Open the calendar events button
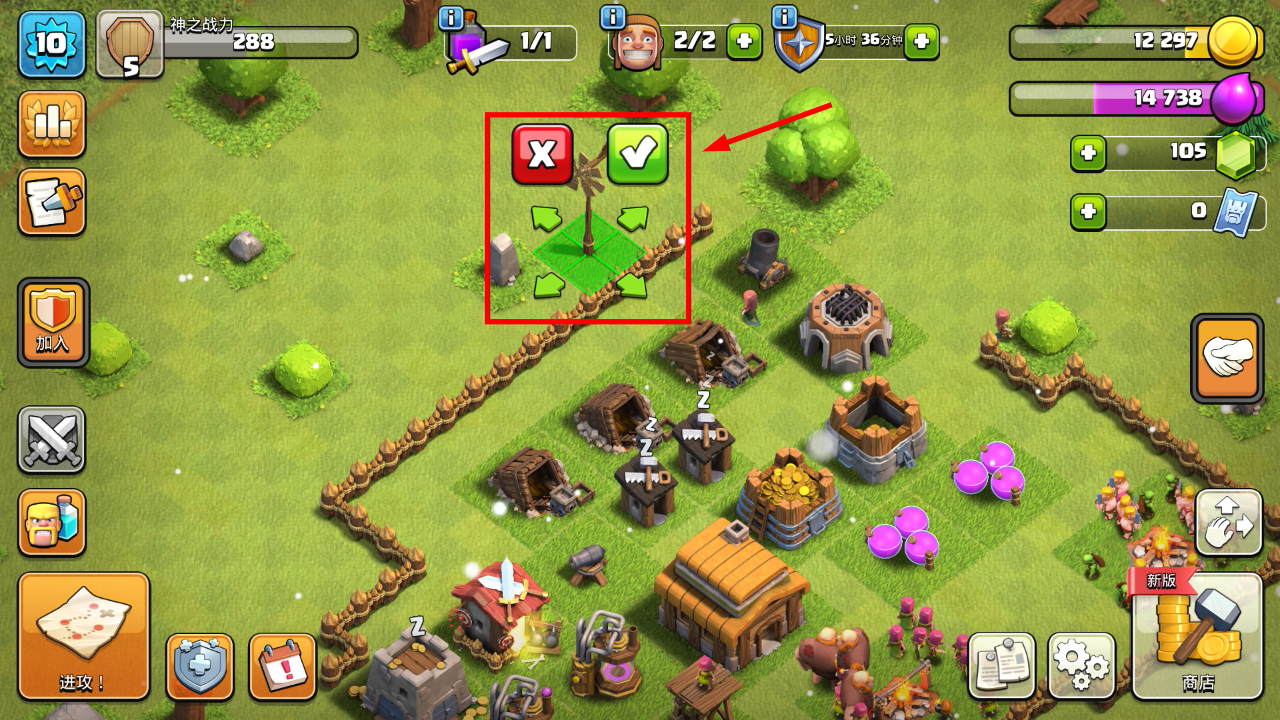Viewport: 1280px width, 720px height. click(x=282, y=666)
